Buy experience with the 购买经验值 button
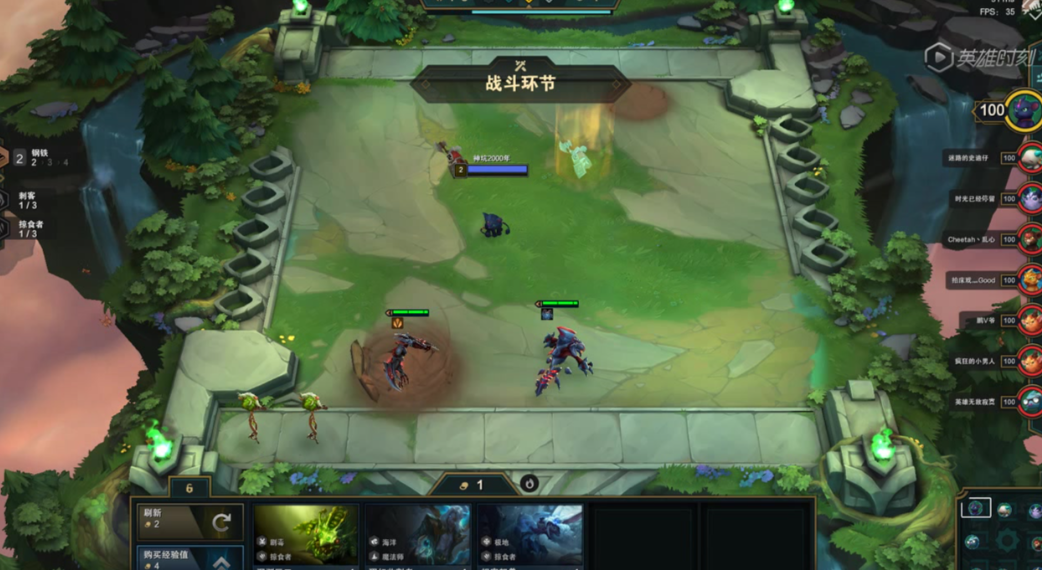This screenshot has width=1042, height=570. [x=189, y=557]
